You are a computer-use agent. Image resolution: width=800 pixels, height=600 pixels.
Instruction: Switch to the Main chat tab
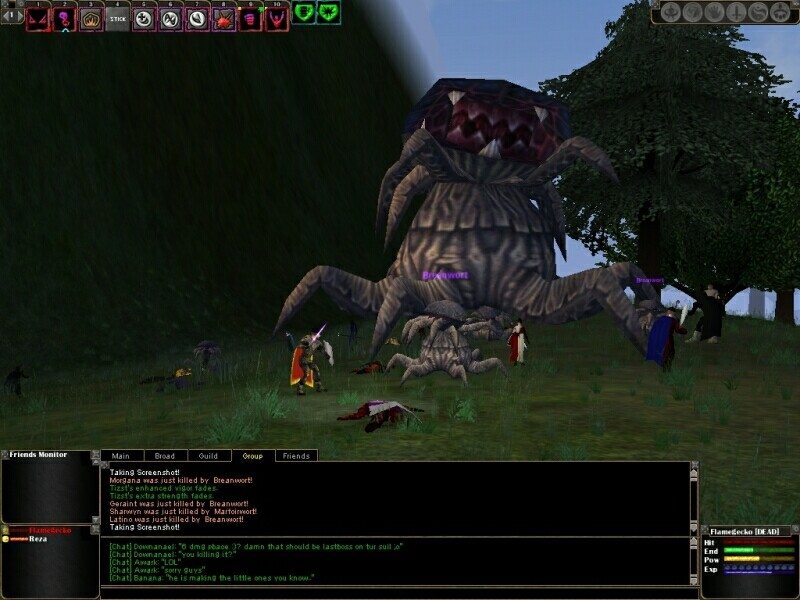point(121,456)
